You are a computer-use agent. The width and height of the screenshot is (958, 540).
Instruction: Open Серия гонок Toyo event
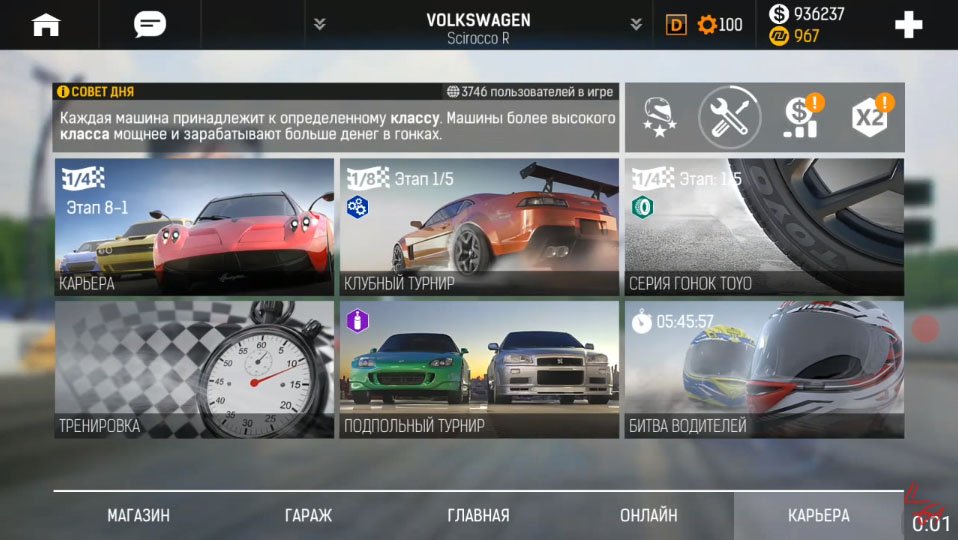coord(764,227)
